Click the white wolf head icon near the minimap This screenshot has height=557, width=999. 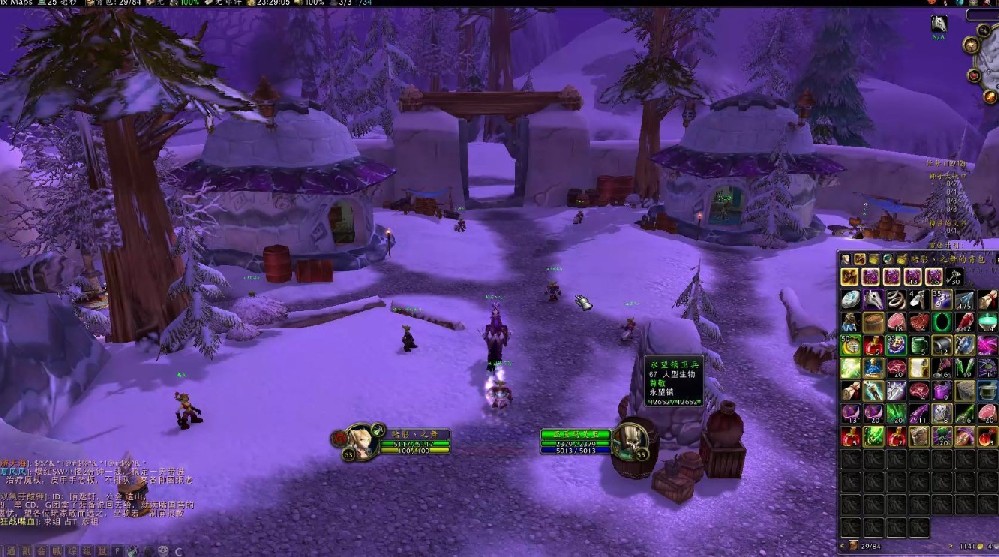(x=940, y=24)
